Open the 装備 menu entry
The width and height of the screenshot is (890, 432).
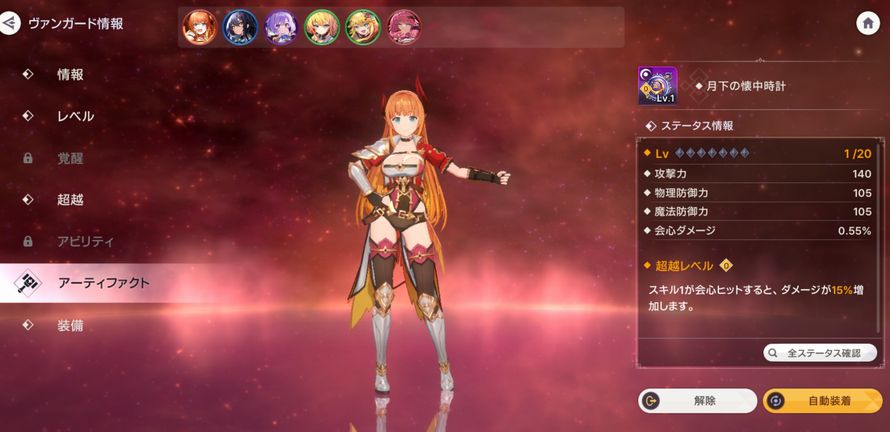[70, 326]
